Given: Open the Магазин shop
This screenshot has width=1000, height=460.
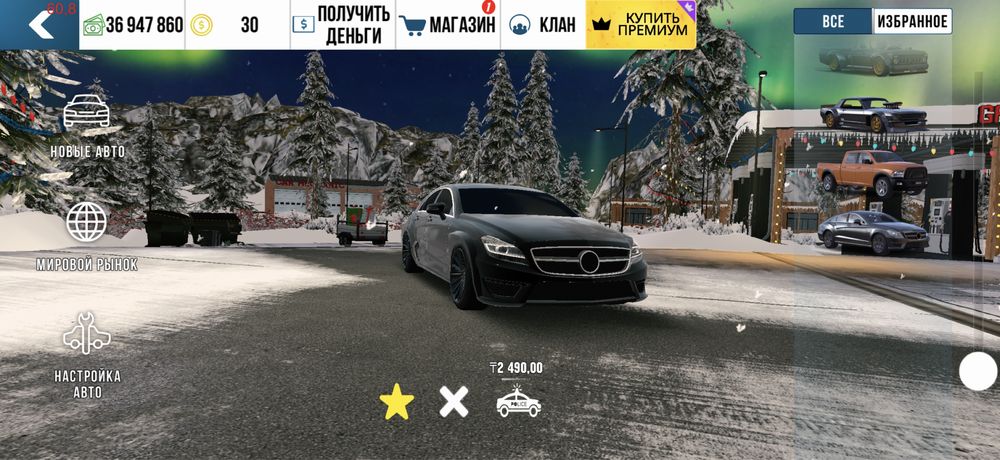Looking at the screenshot, I should (x=447, y=25).
